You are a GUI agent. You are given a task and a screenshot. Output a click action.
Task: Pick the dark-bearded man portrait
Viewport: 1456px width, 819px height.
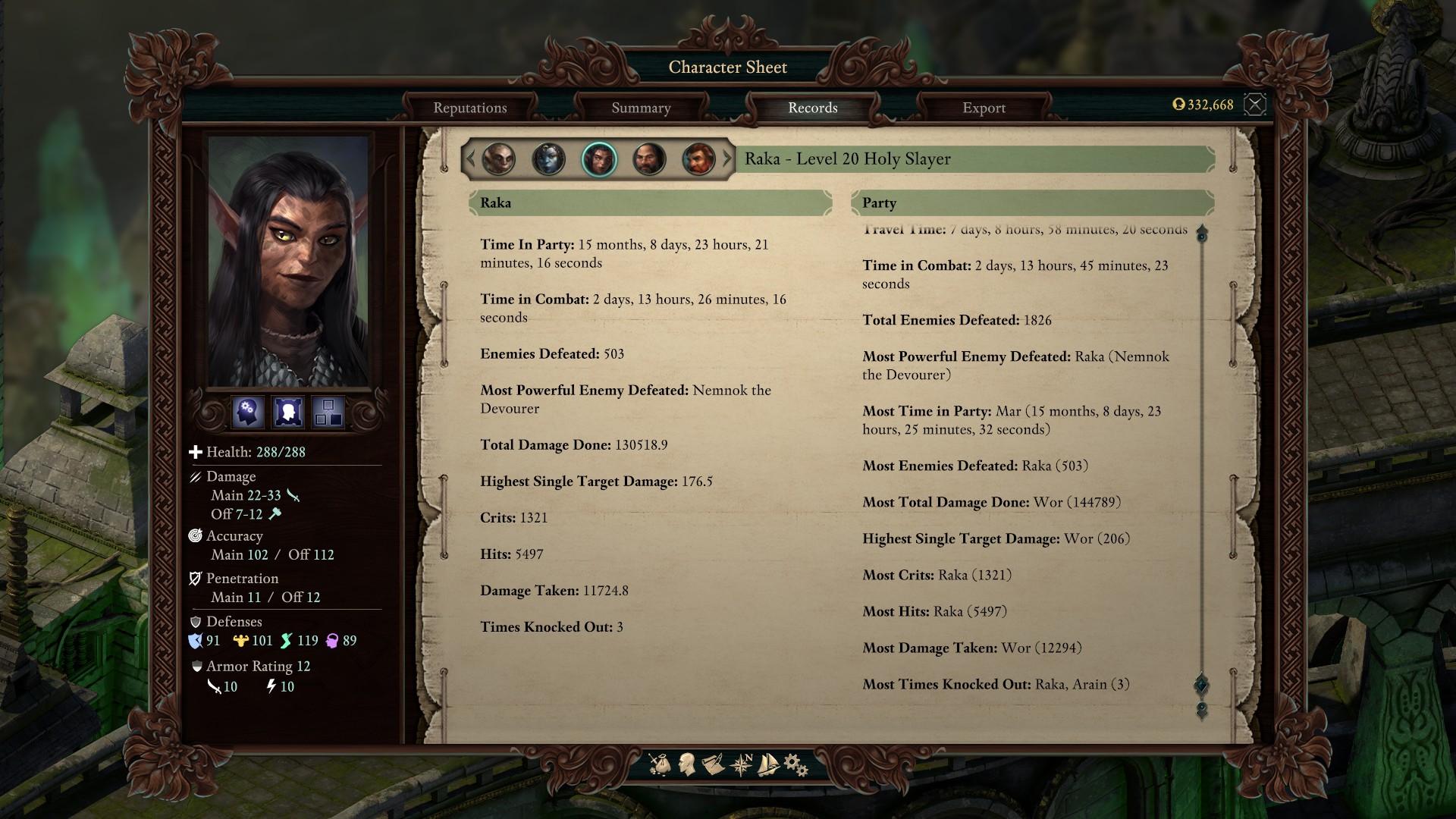point(649,159)
